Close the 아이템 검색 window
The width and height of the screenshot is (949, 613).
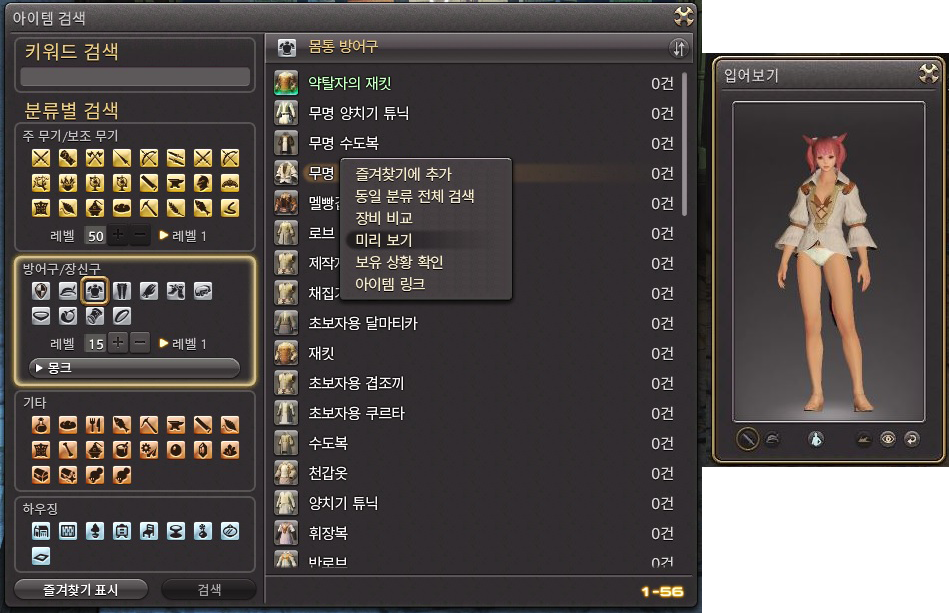(x=684, y=15)
